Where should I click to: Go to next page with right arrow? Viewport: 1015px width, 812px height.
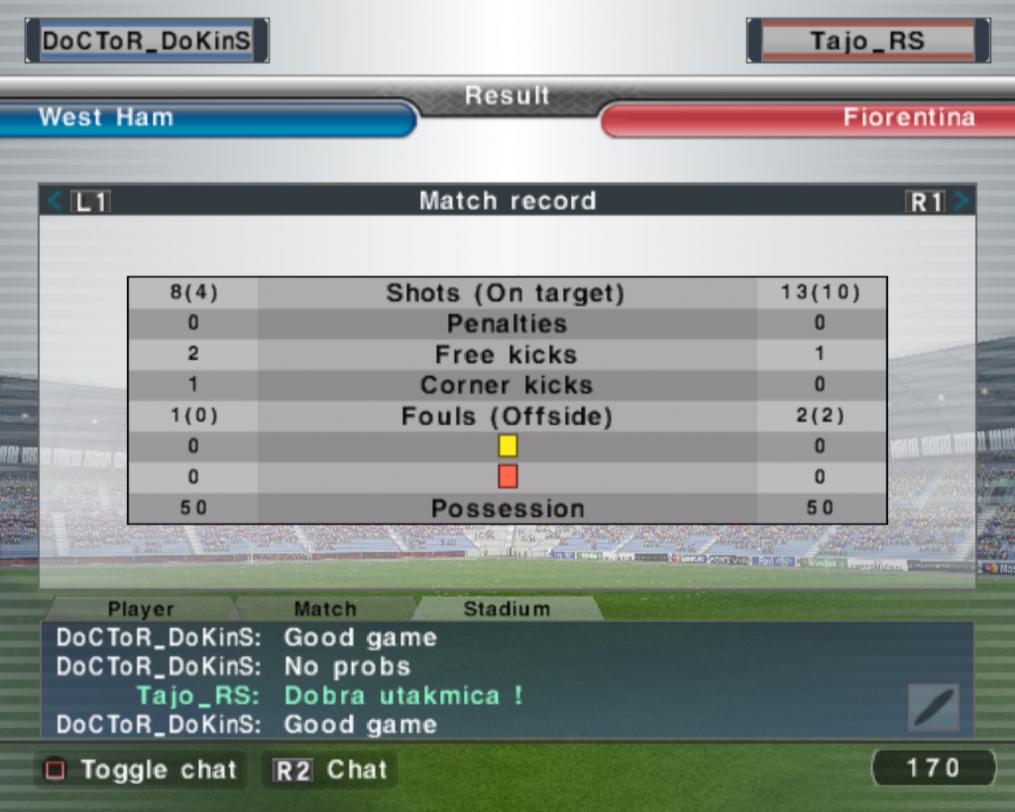(x=962, y=201)
